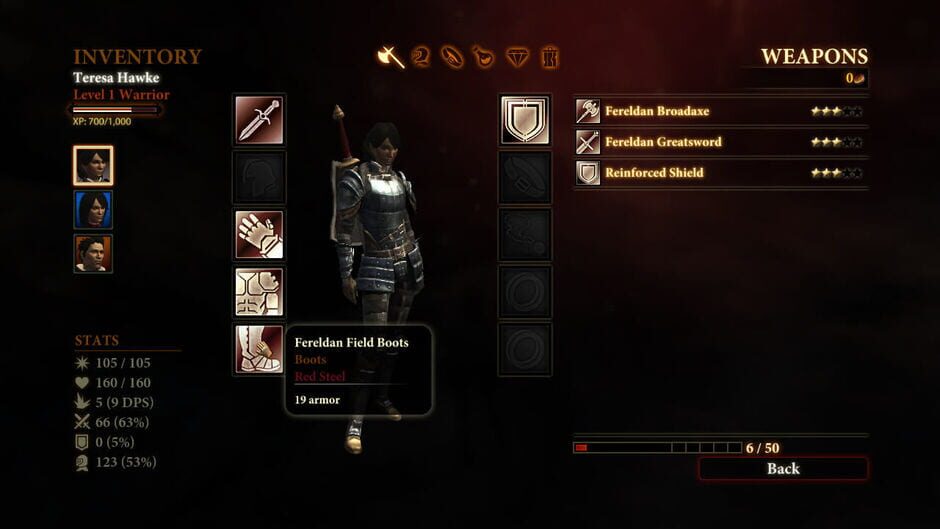Click the equipped gloves slot
The image size is (940, 529).
click(259, 235)
